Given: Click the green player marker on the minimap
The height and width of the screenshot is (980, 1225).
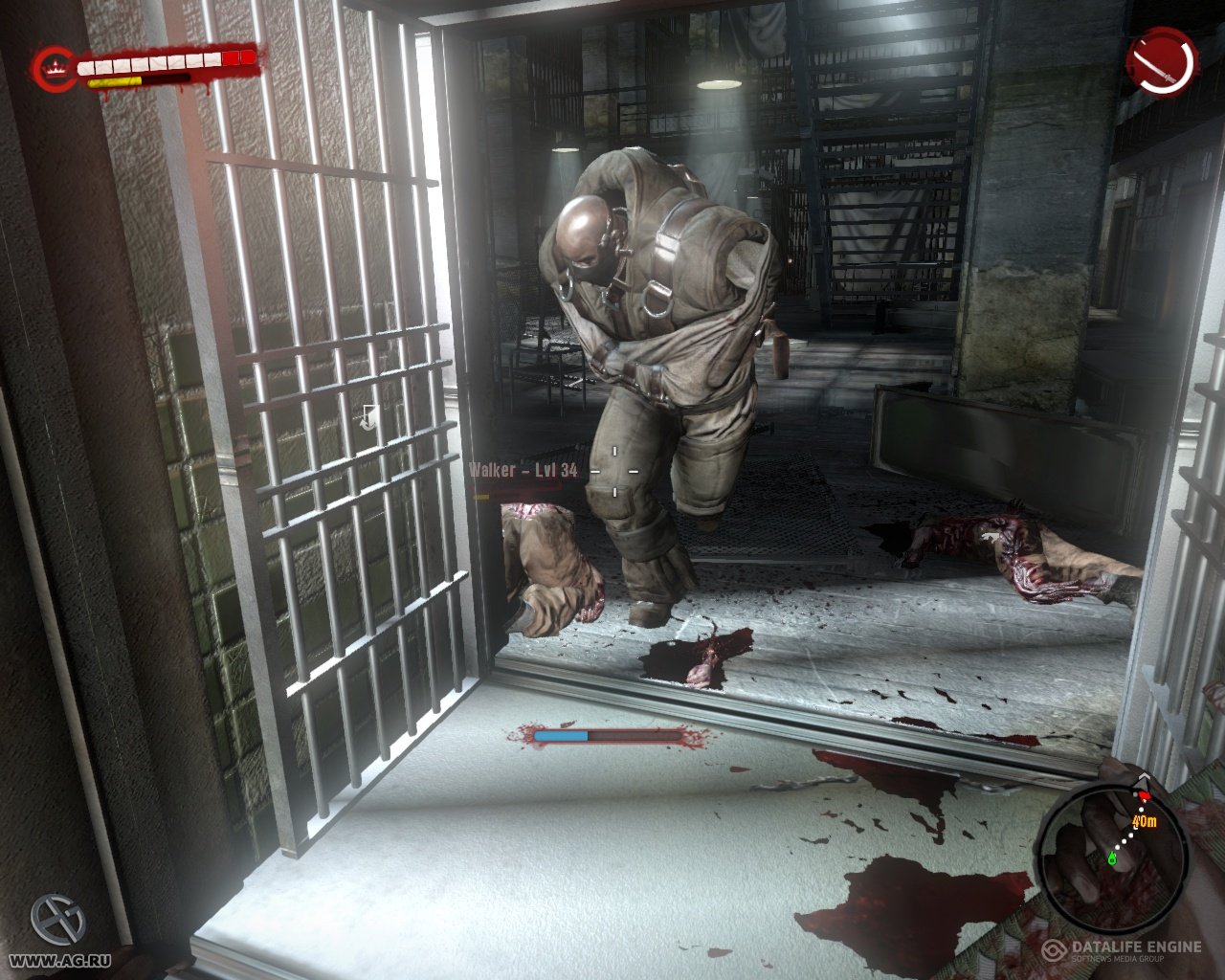Looking at the screenshot, I should (x=1112, y=857).
